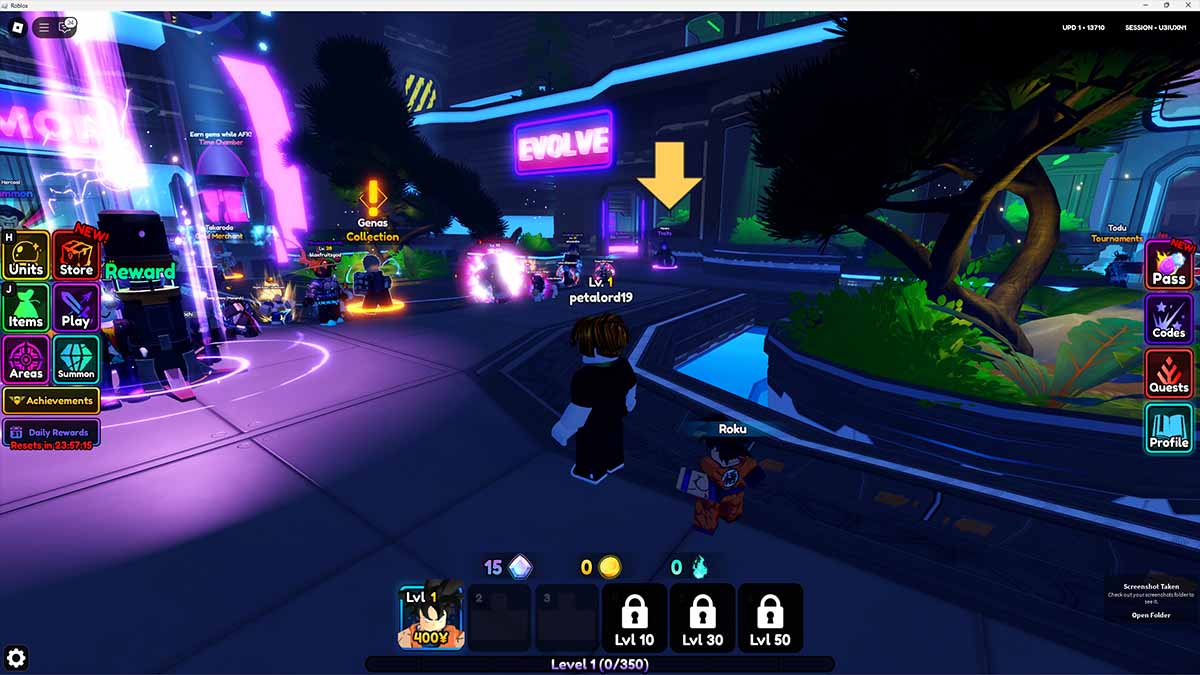Open the Codes menu
Viewport: 1200px width, 675px height.
(1169, 320)
